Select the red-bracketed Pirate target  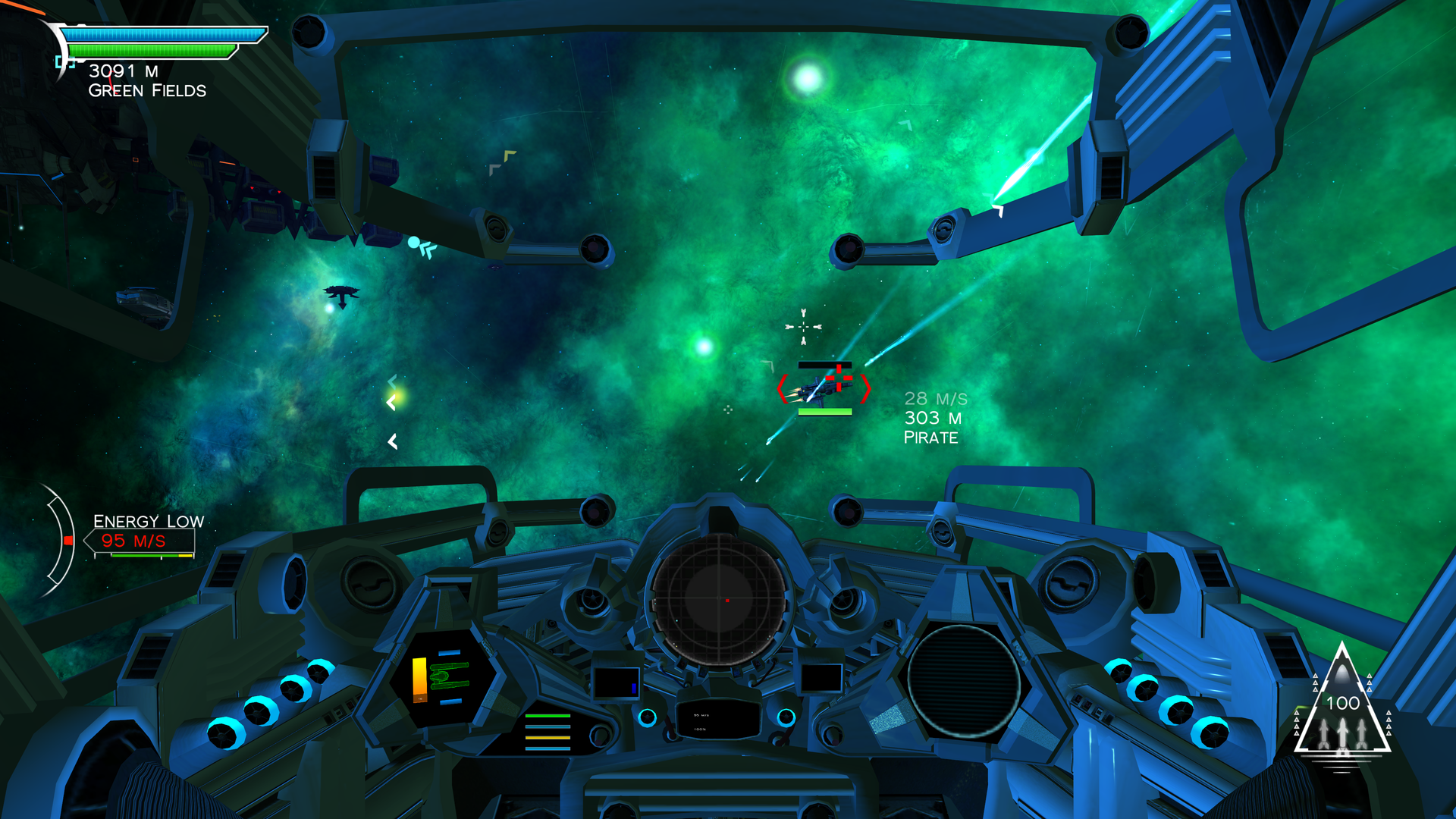(x=824, y=388)
